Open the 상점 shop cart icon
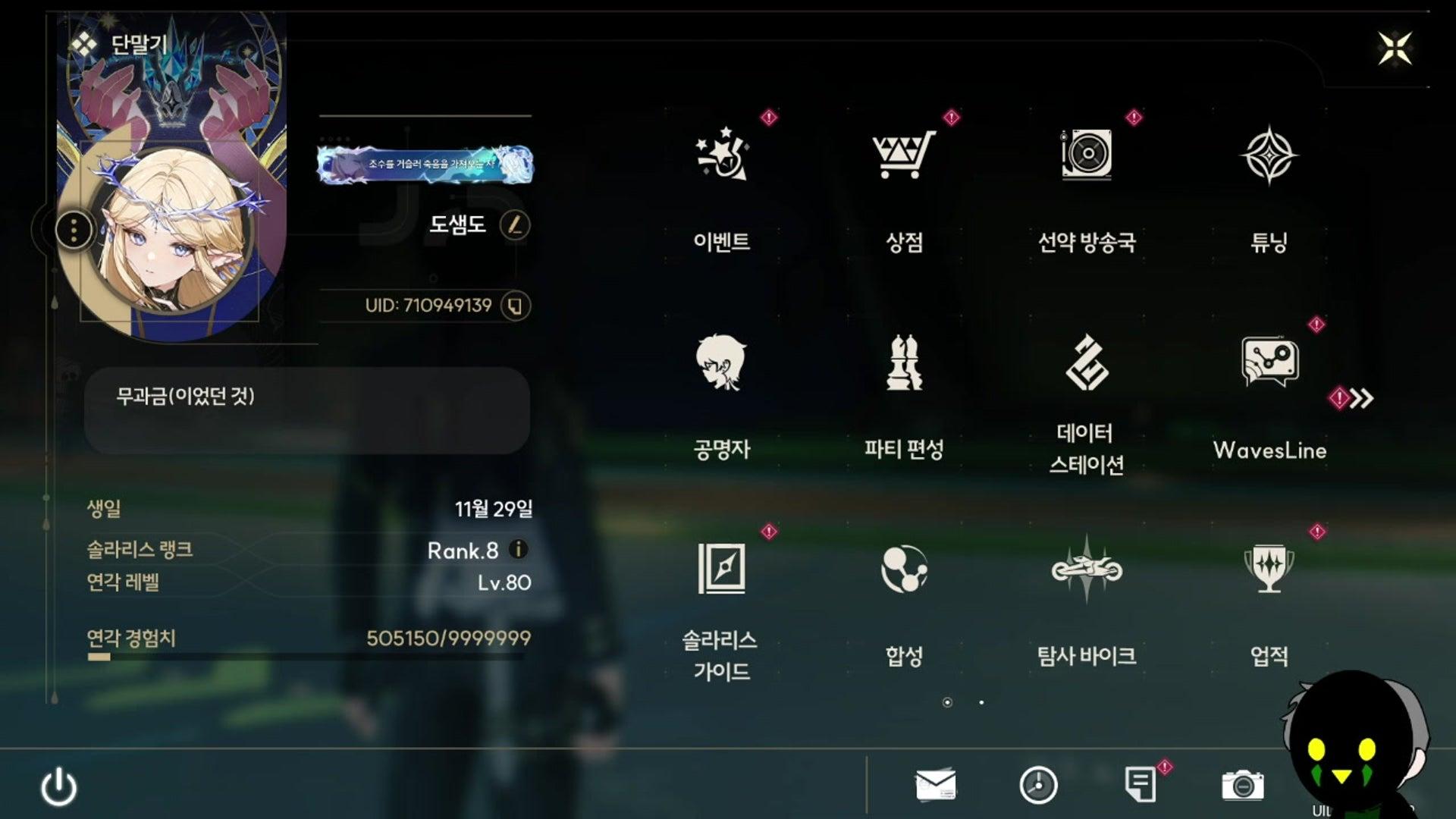This screenshot has width=1456, height=819. tap(905, 157)
